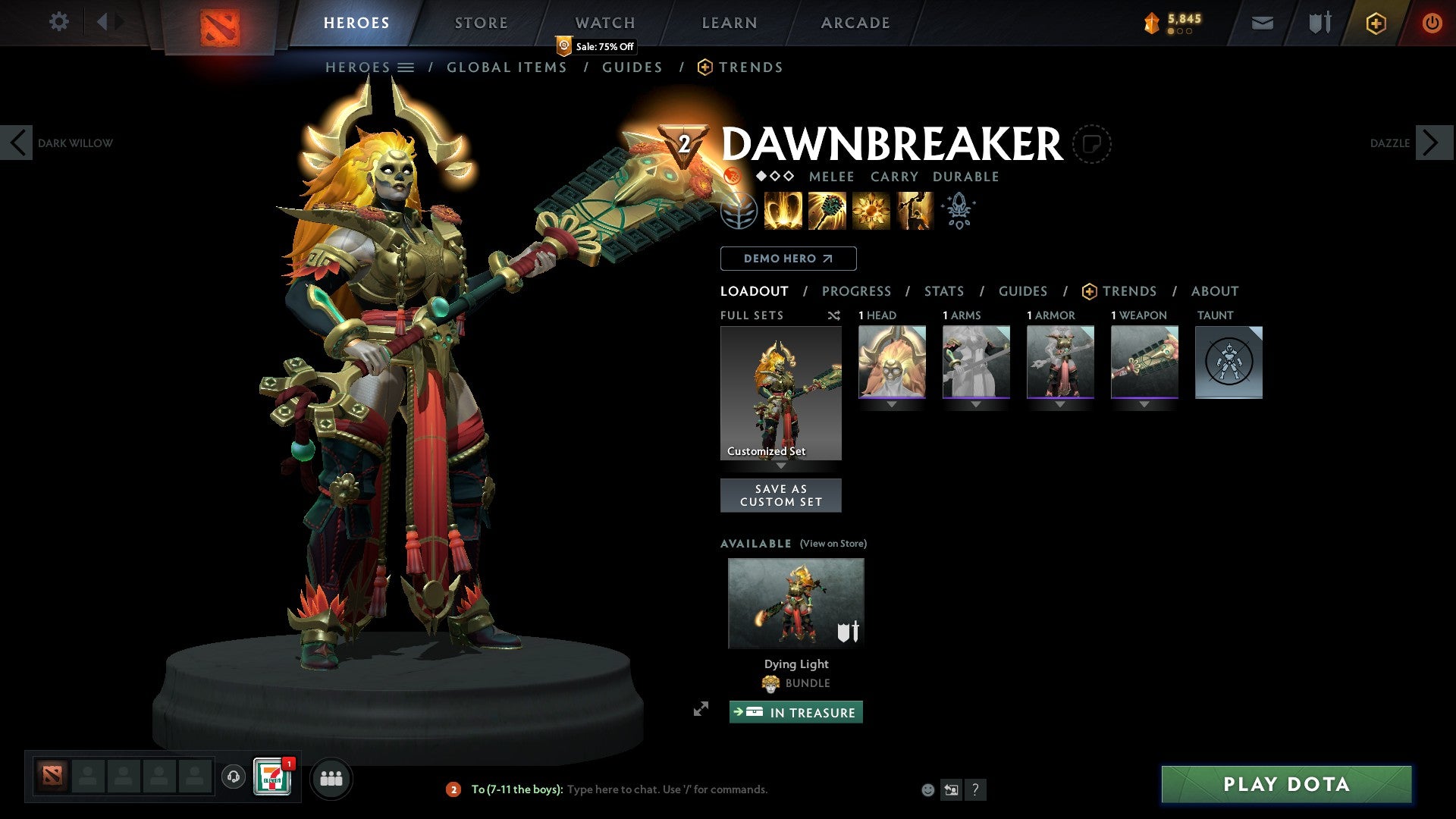Open the emoticon picker beside the chat bar
Image resolution: width=1456 pixels, height=819 pixels.
tap(928, 789)
